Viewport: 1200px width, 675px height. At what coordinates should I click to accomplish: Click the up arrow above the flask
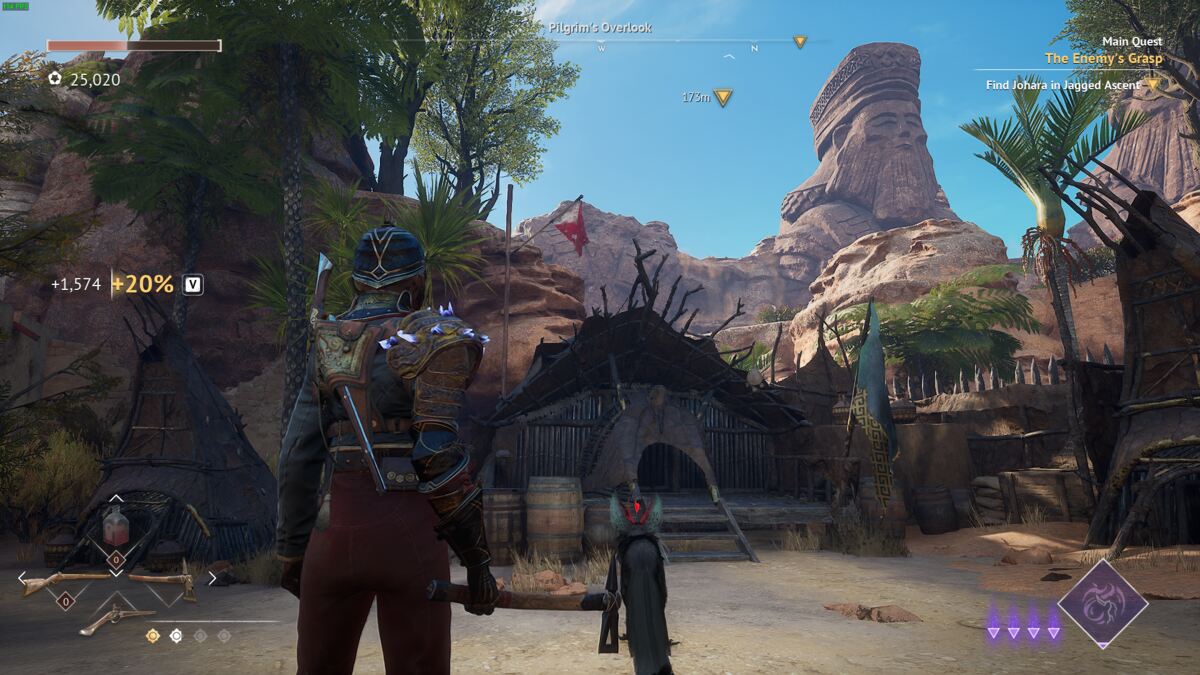[x=116, y=497]
